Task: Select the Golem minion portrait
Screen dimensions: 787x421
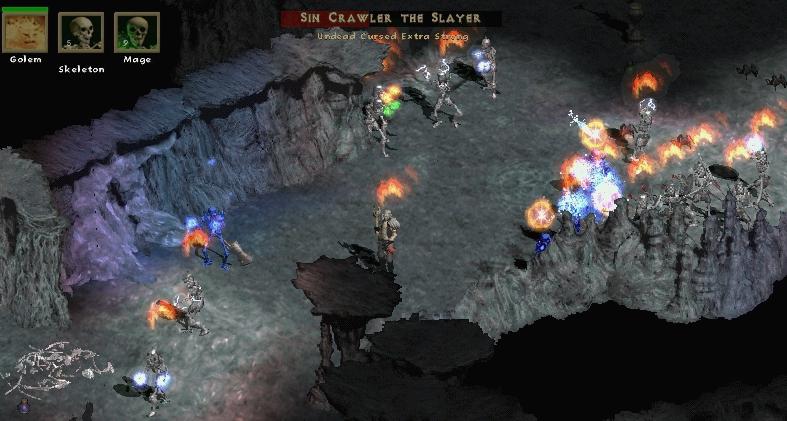Action: pos(25,32)
